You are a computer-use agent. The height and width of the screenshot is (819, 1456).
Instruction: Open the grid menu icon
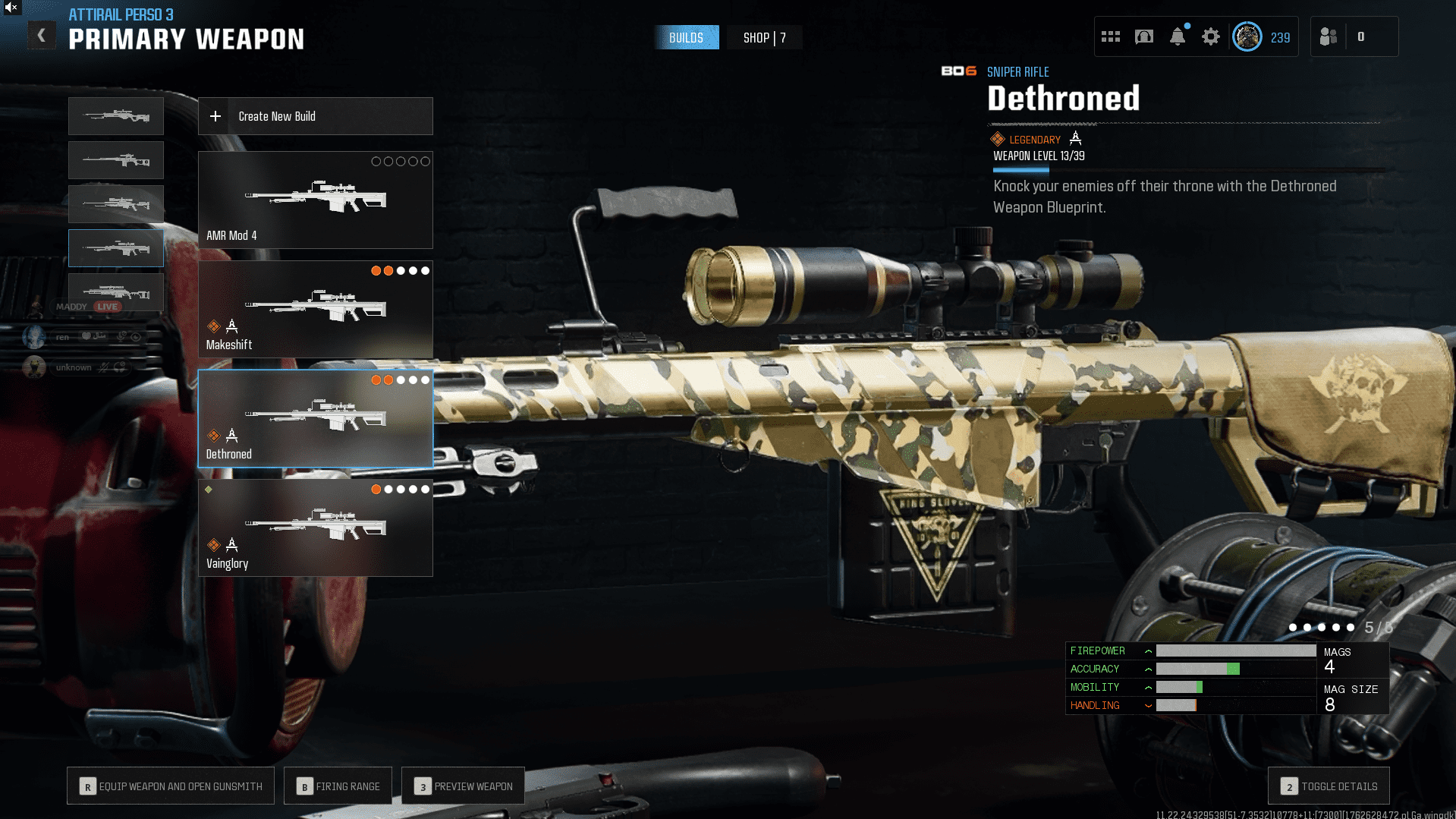pos(1111,36)
